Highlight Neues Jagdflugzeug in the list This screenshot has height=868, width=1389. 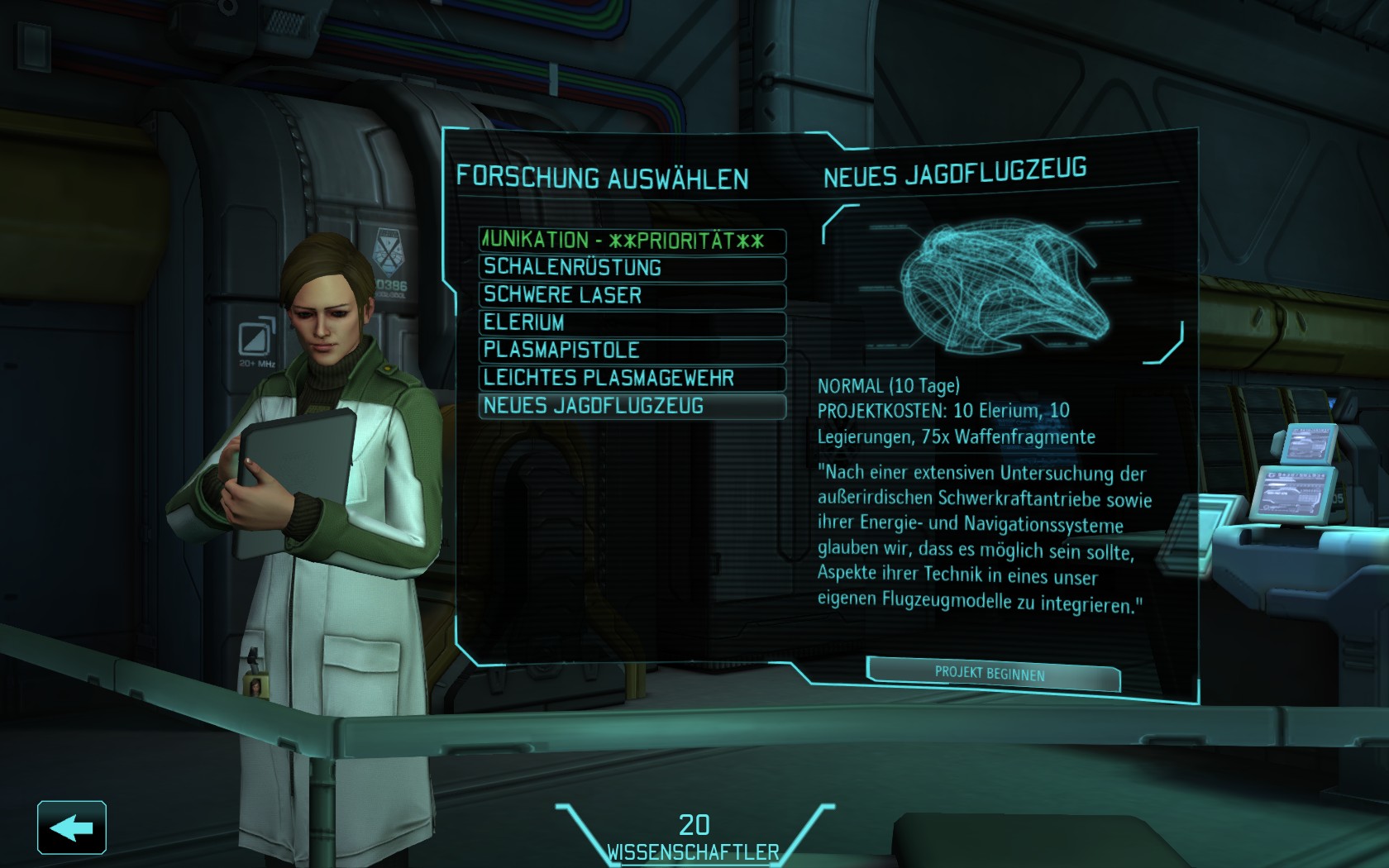pyautogui.click(x=632, y=406)
